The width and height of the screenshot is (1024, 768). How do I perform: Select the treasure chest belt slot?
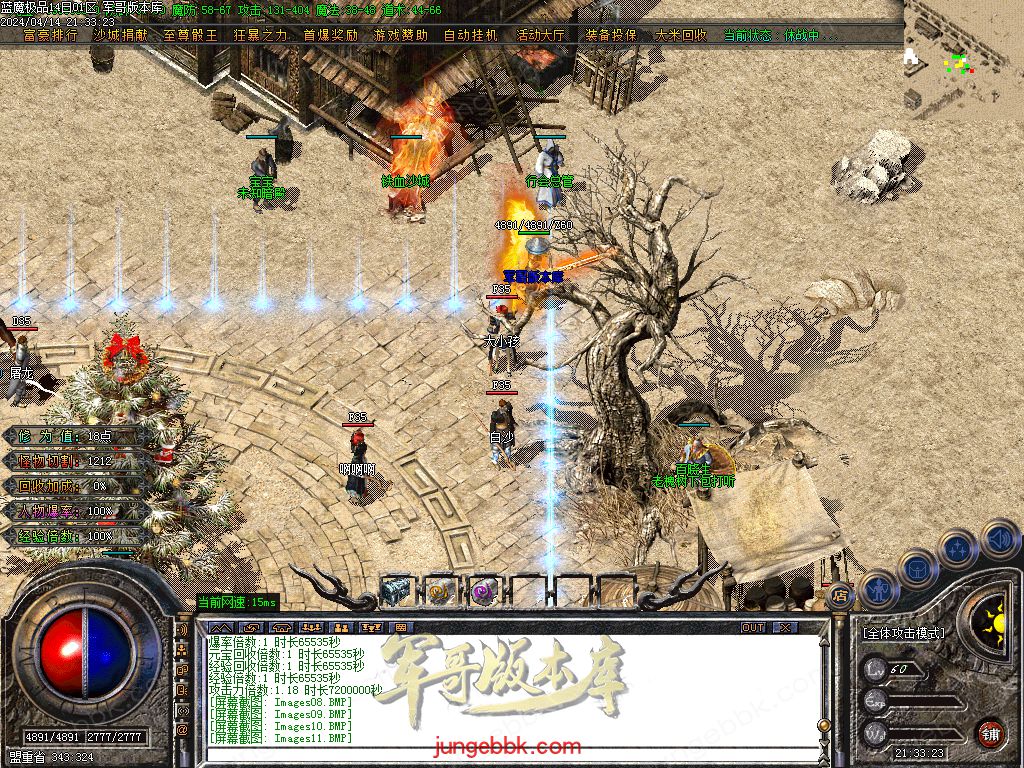coord(397,591)
